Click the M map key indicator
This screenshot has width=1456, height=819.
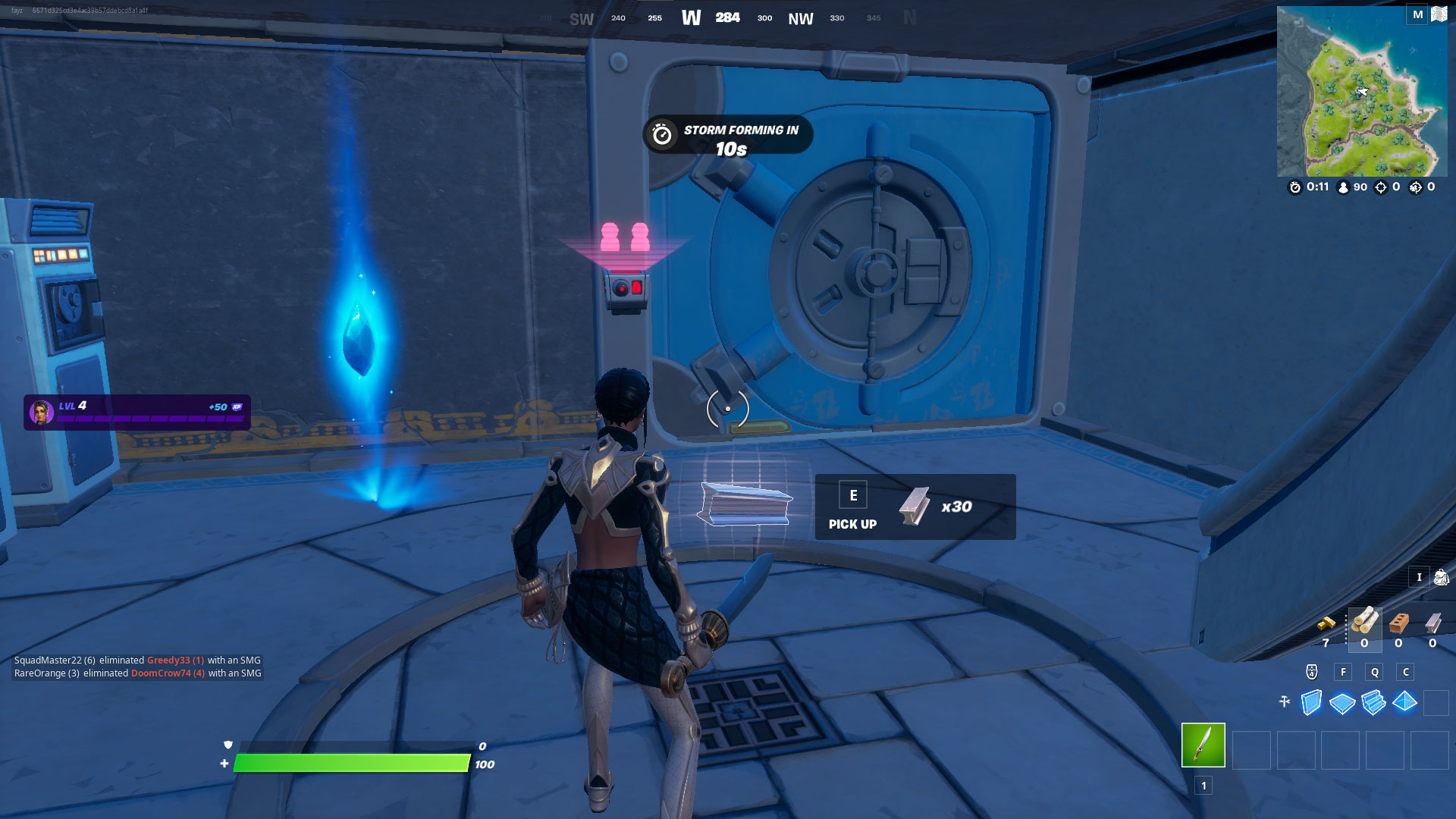pyautogui.click(x=1417, y=14)
